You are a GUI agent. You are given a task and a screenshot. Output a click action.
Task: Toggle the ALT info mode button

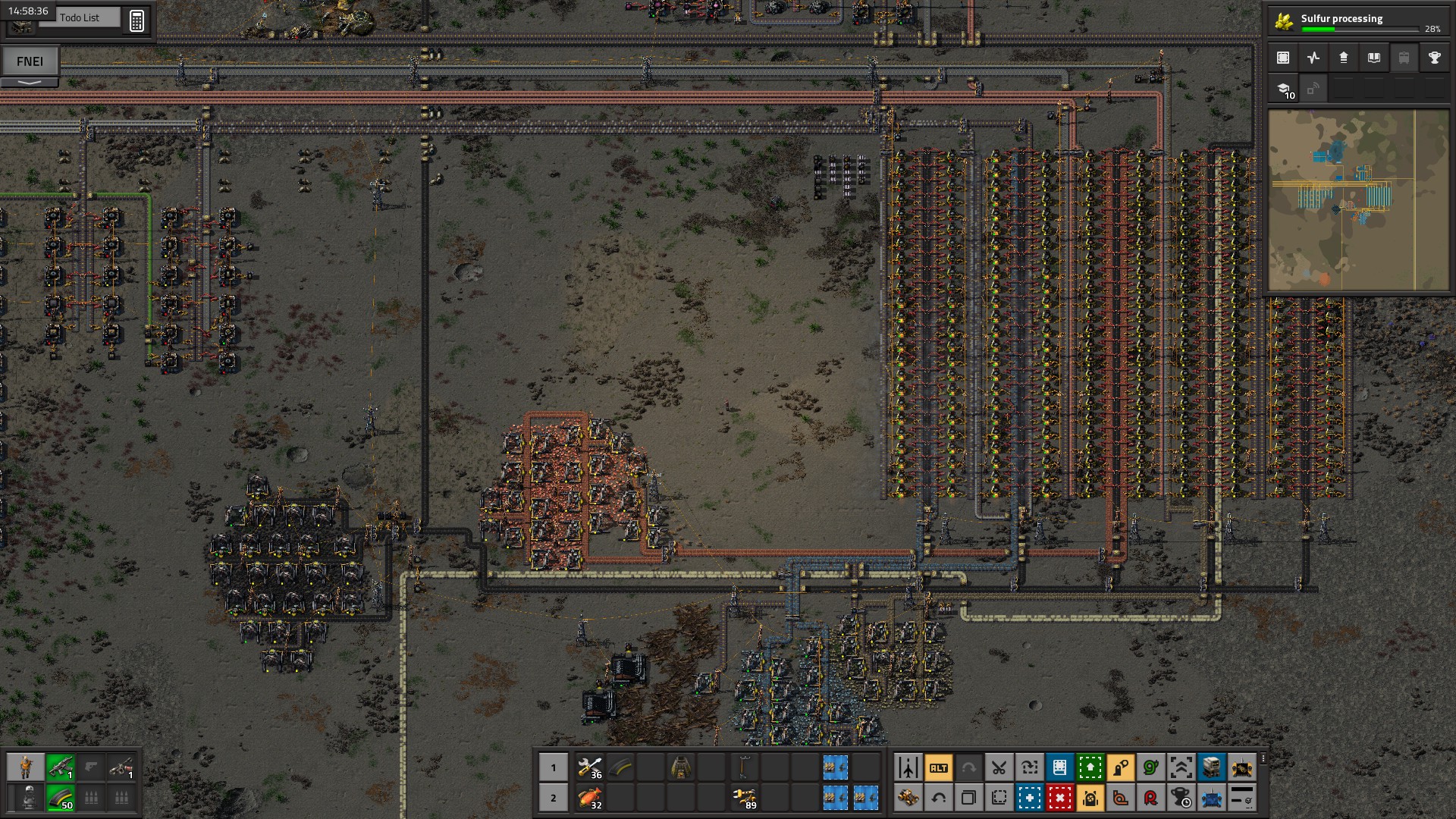938,767
